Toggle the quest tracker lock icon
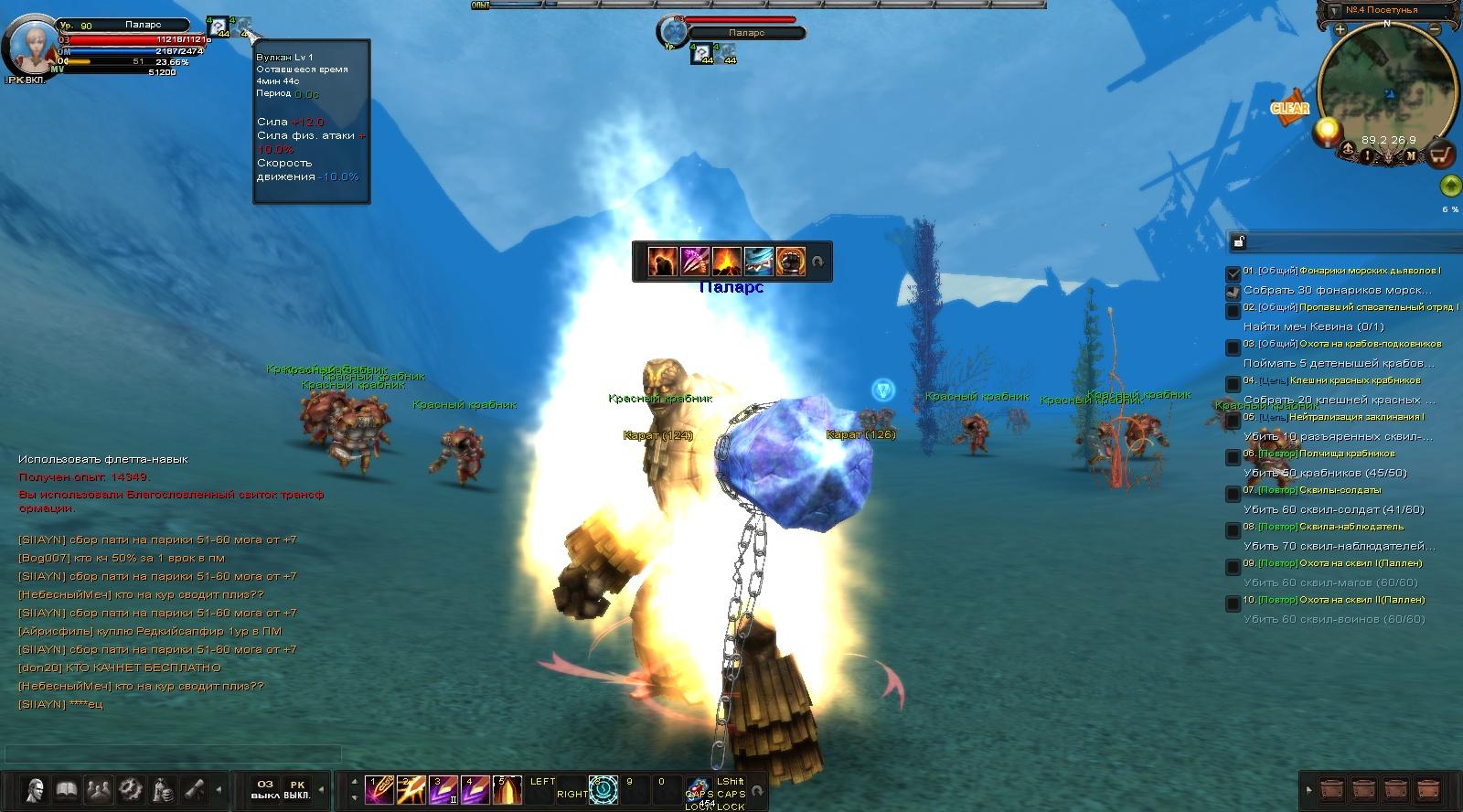Image resolution: width=1463 pixels, height=812 pixels. [1238, 241]
